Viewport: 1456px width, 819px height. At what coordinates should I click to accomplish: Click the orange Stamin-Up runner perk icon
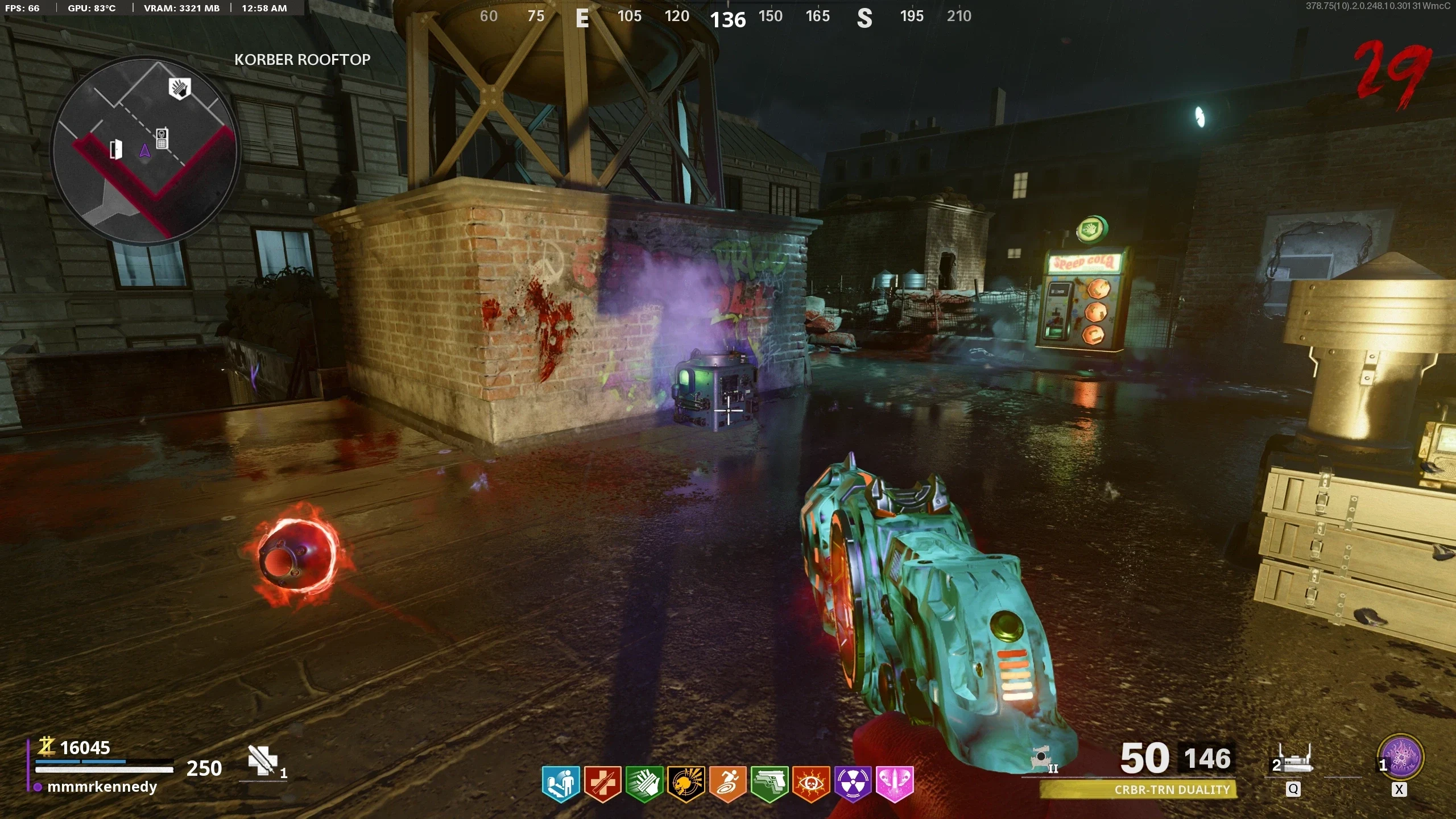click(727, 784)
